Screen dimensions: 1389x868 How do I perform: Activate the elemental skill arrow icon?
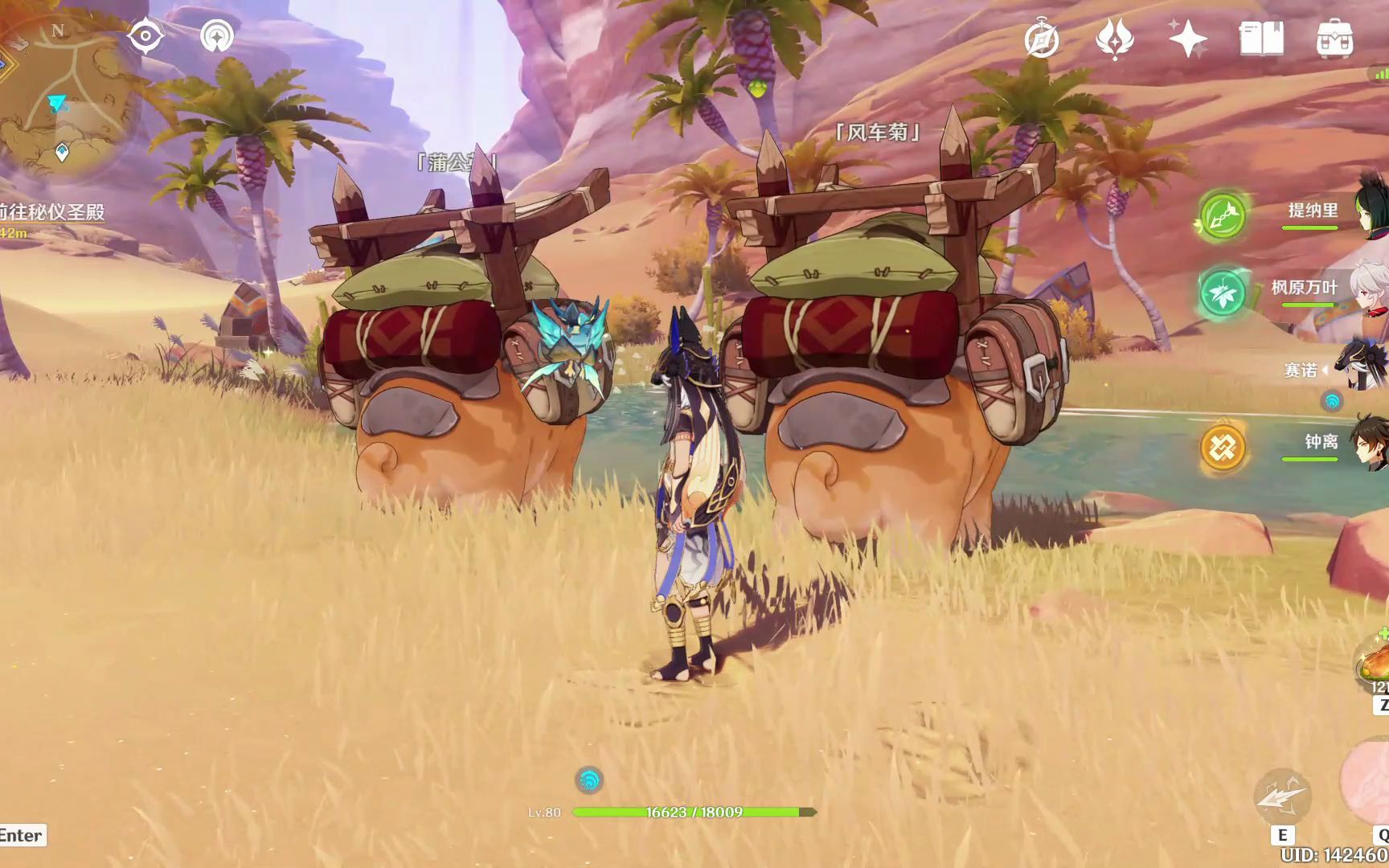click(1283, 796)
